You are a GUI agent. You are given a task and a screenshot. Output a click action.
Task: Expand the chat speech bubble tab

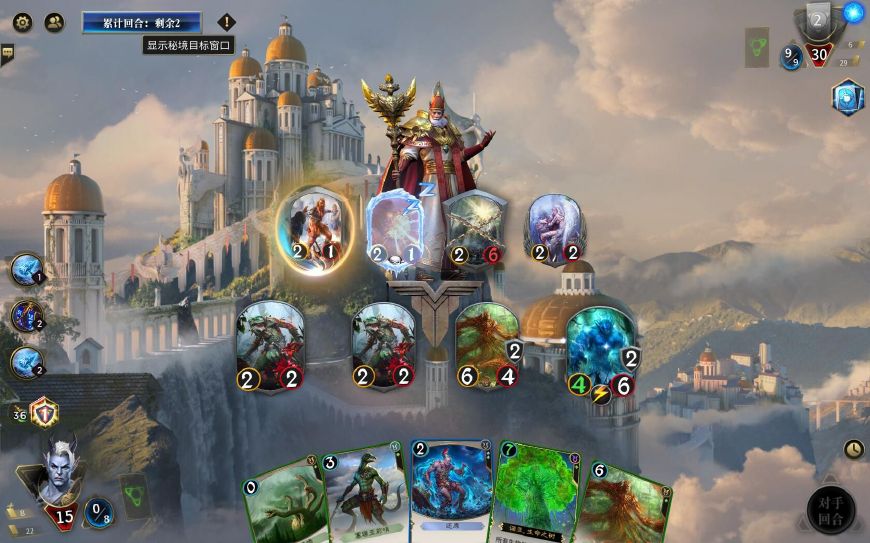(7, 53)
